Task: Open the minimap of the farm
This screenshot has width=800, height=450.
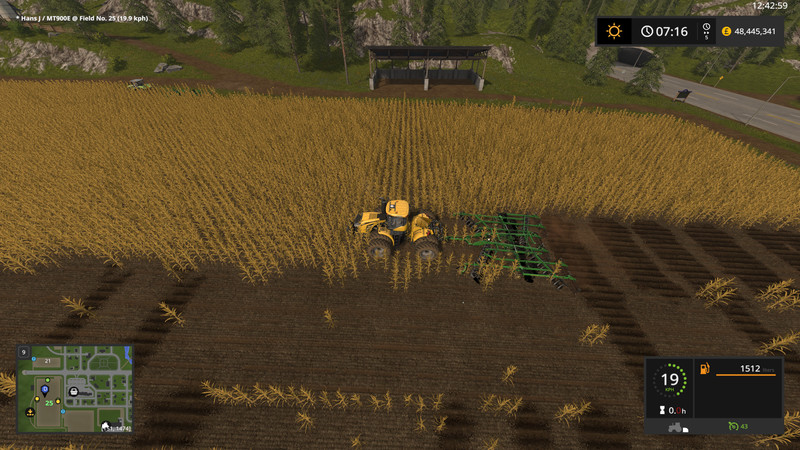Action: [x=75, y=389]
